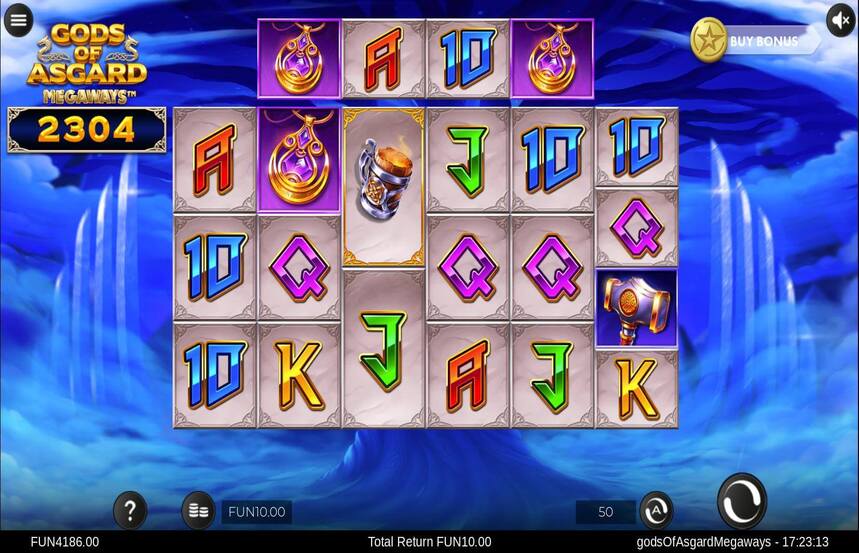
Task: Open the bet coin stack selector
Action: pyautogui.click(x=198, y=511)
